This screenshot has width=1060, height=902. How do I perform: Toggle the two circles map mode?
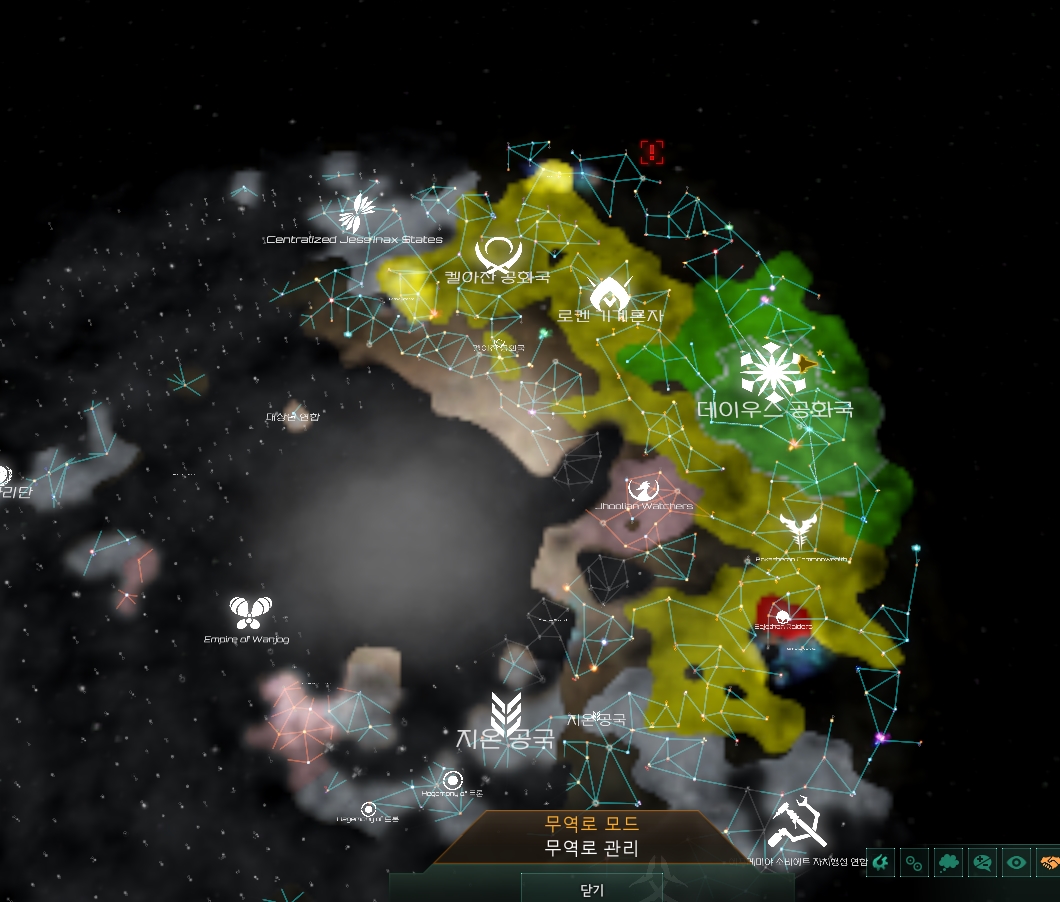click(914, 862)
